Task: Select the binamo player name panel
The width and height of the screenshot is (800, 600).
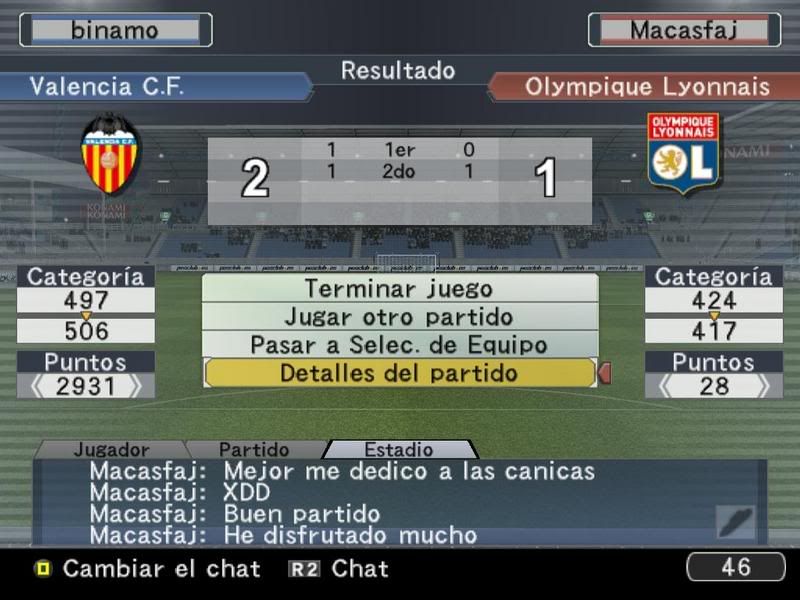Action: tap(115, 30)
